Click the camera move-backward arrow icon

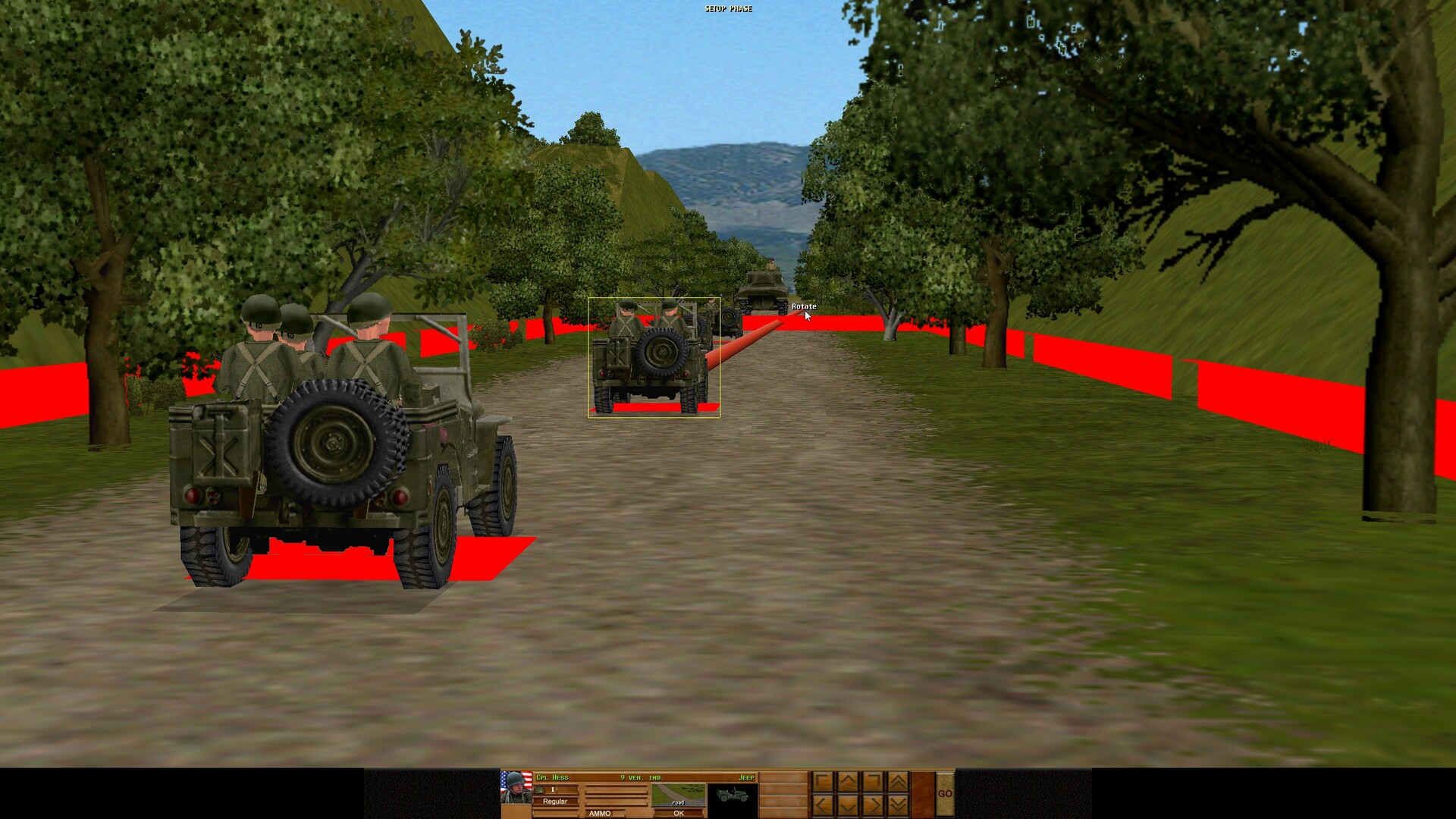pyautogui.click(x=849, y=804)
